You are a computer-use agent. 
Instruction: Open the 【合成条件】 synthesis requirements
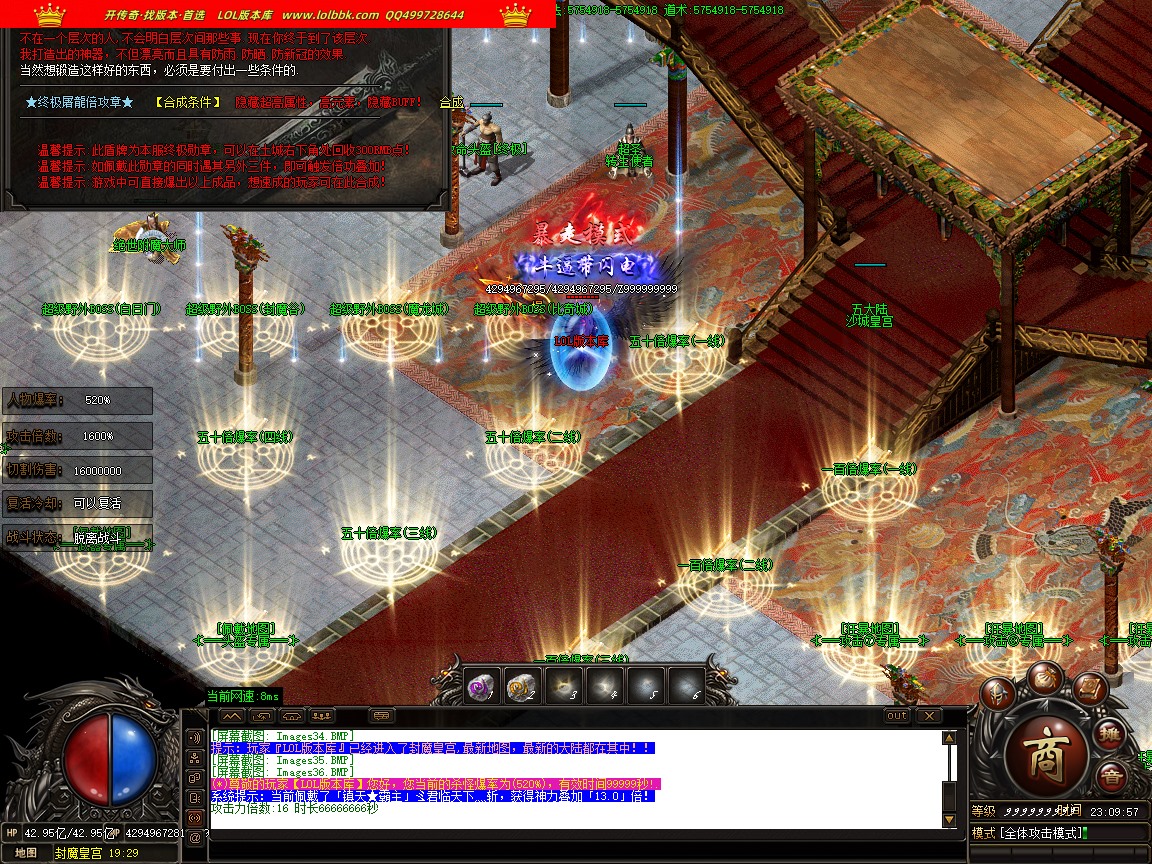point(188,102)
